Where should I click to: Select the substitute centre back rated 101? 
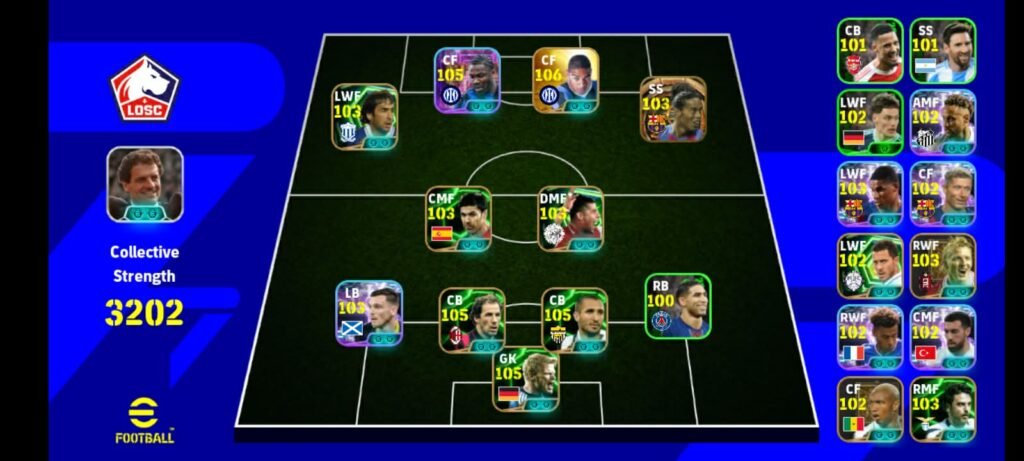pyautogui.click(x=870, y=51)
